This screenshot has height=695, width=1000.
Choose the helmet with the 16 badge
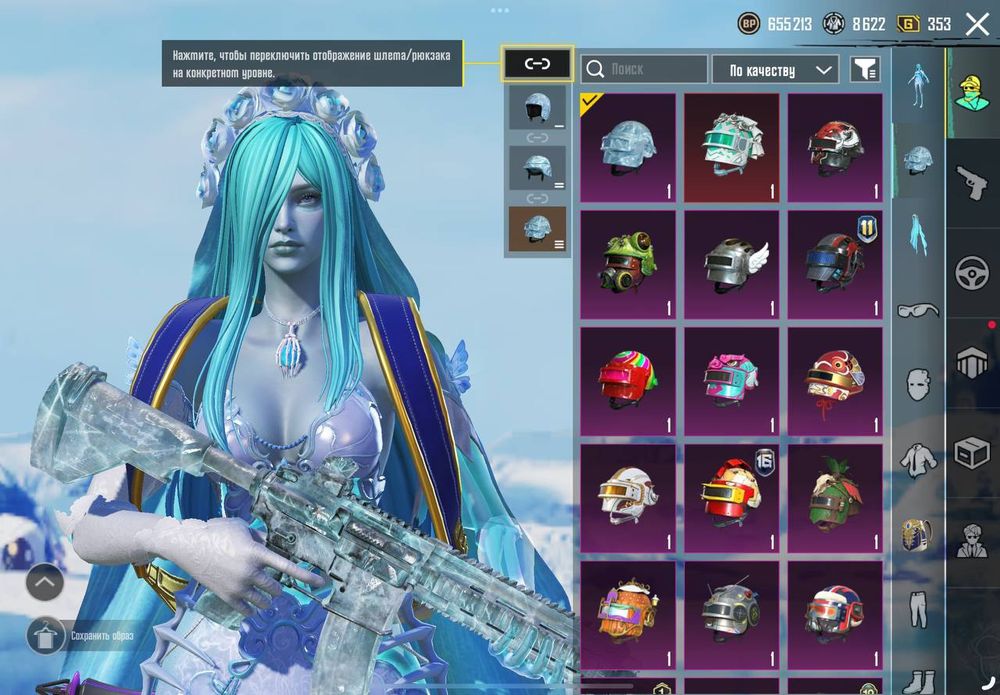coord(731,498)
